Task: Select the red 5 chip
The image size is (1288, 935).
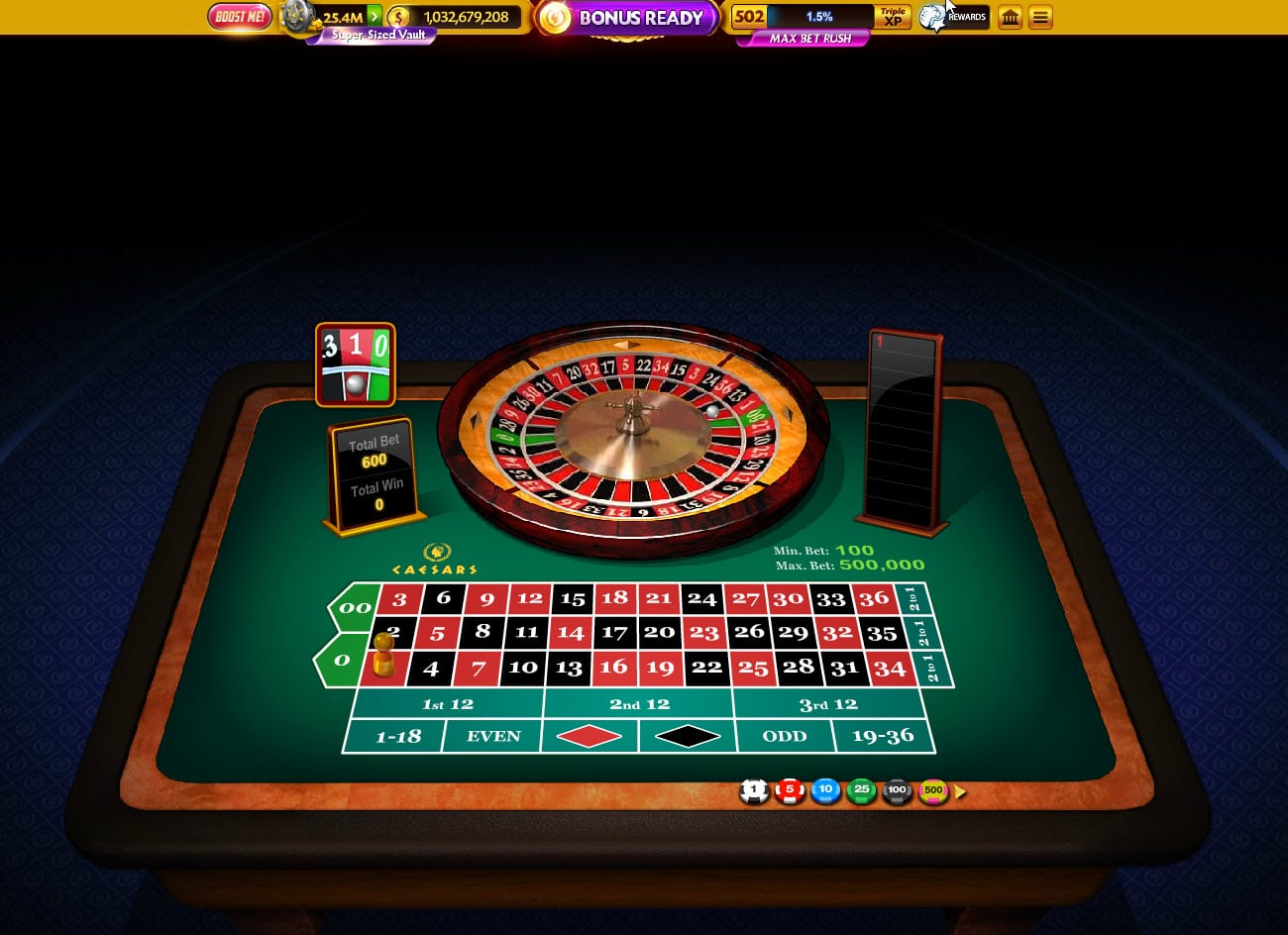Action: [790, 791]
